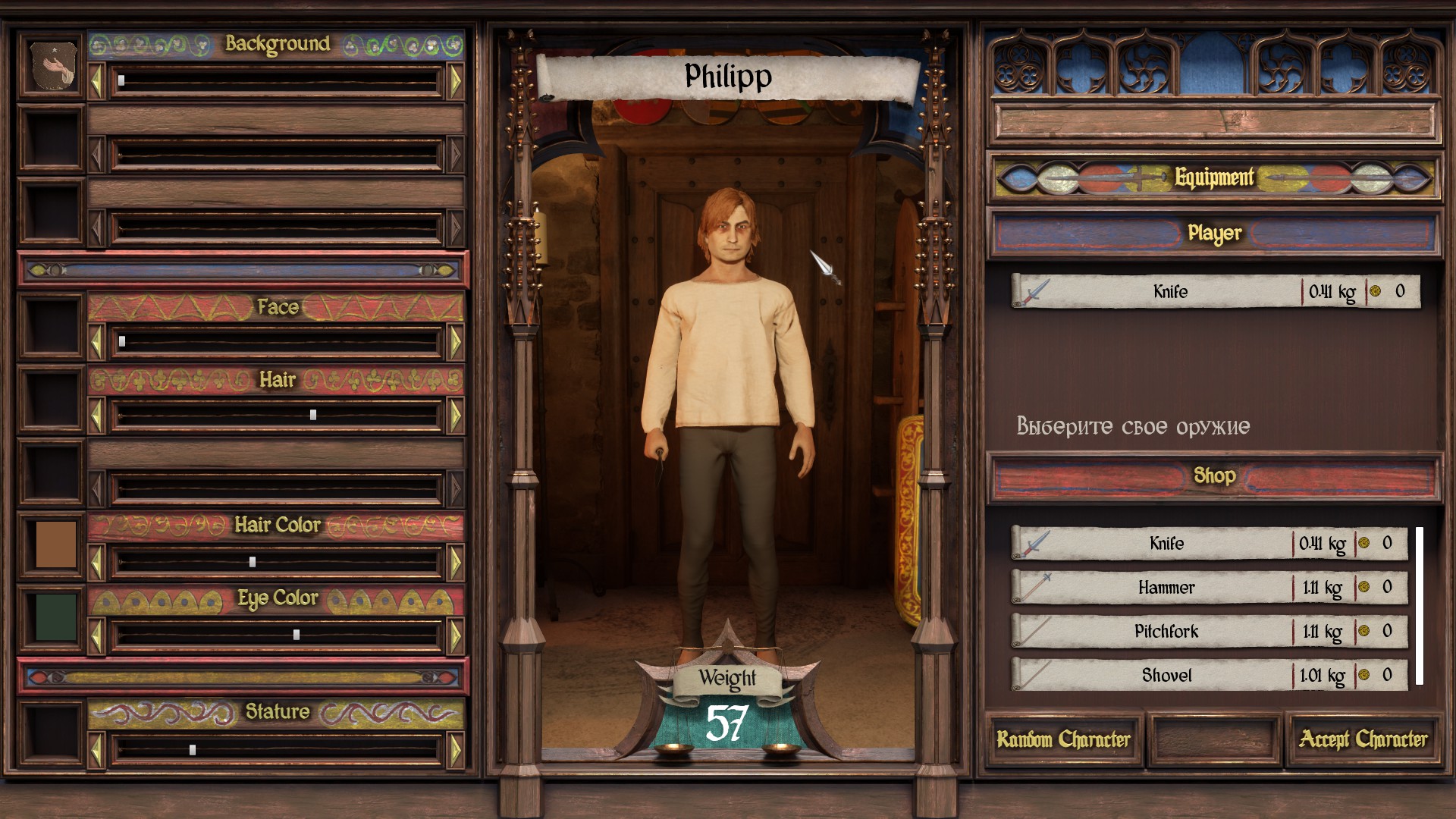This screenshot has width=1456, height=819.
Task: Switch to the next Face option
Action: 456,343
